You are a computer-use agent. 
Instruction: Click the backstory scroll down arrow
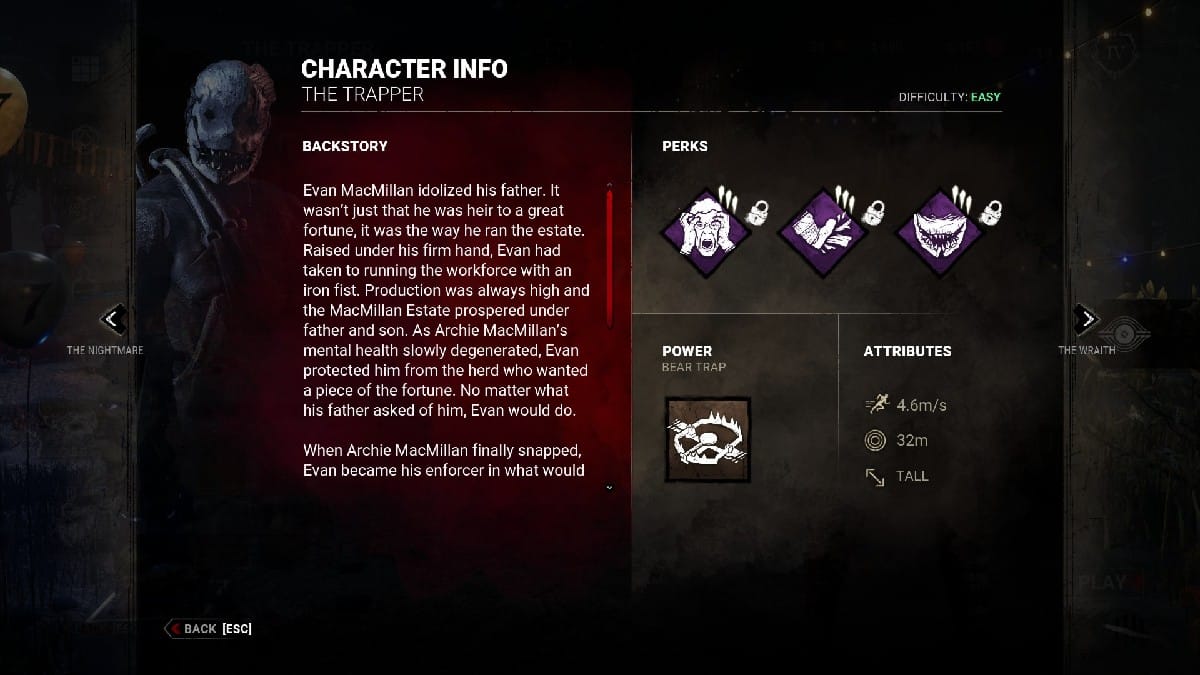(609, 488)
